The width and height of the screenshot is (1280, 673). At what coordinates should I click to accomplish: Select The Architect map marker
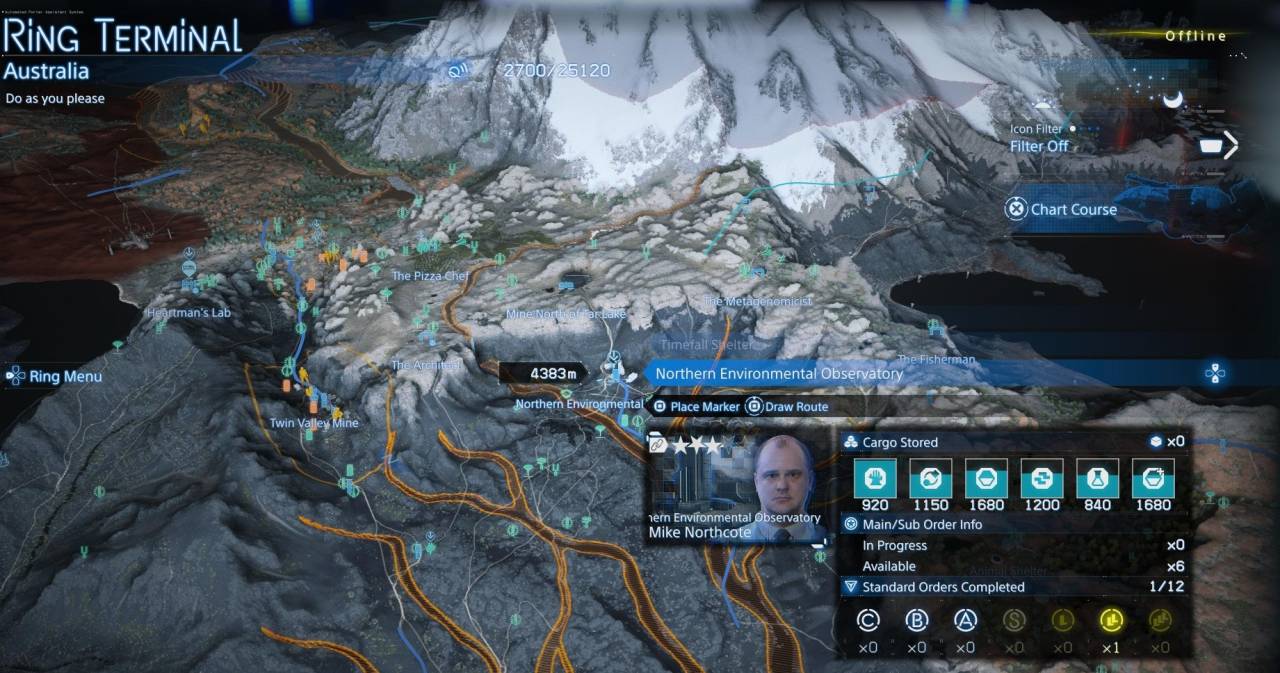[426, 365]
